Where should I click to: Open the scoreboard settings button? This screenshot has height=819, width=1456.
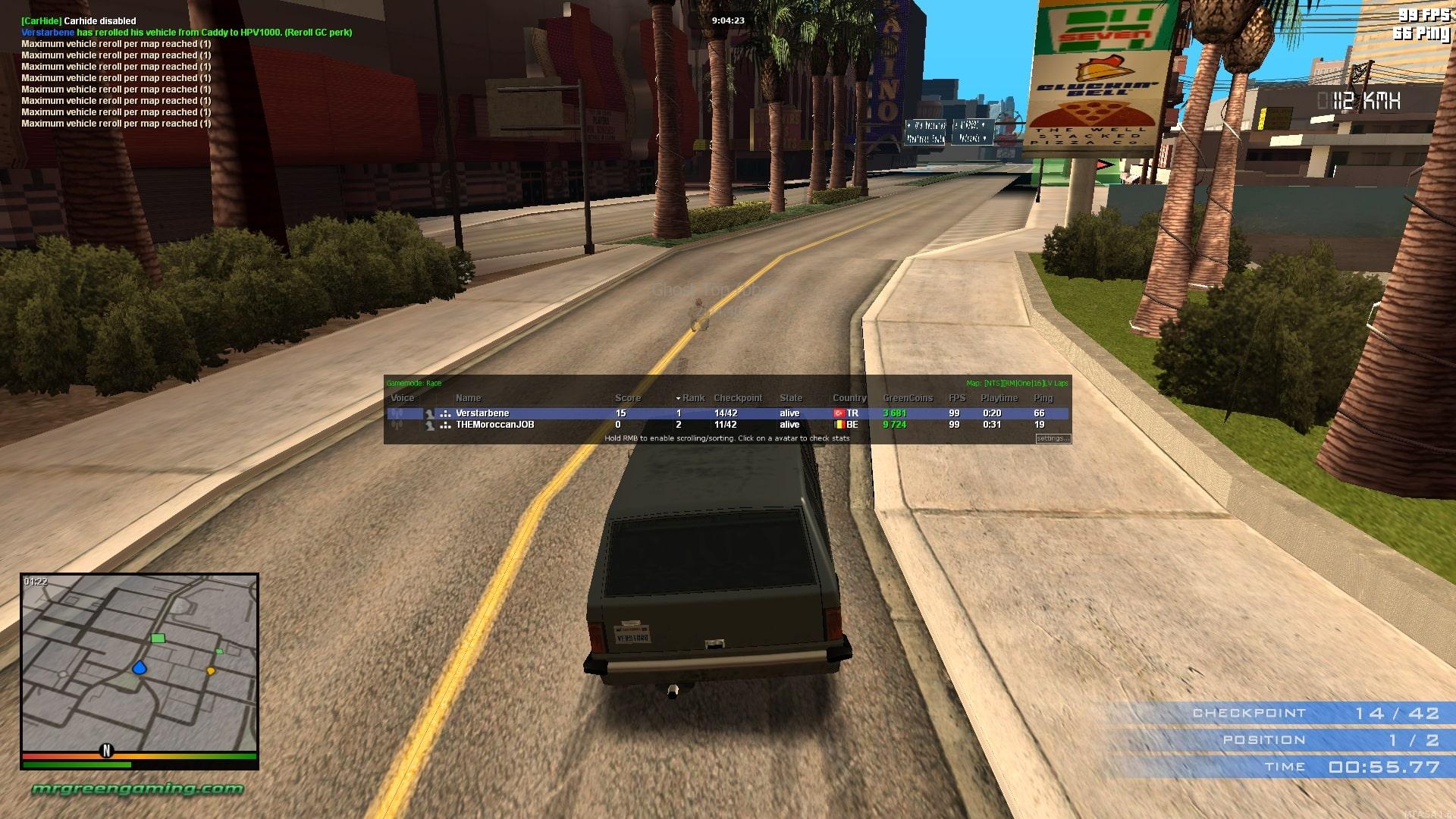pyautogui.click(x=1053, y=438)
